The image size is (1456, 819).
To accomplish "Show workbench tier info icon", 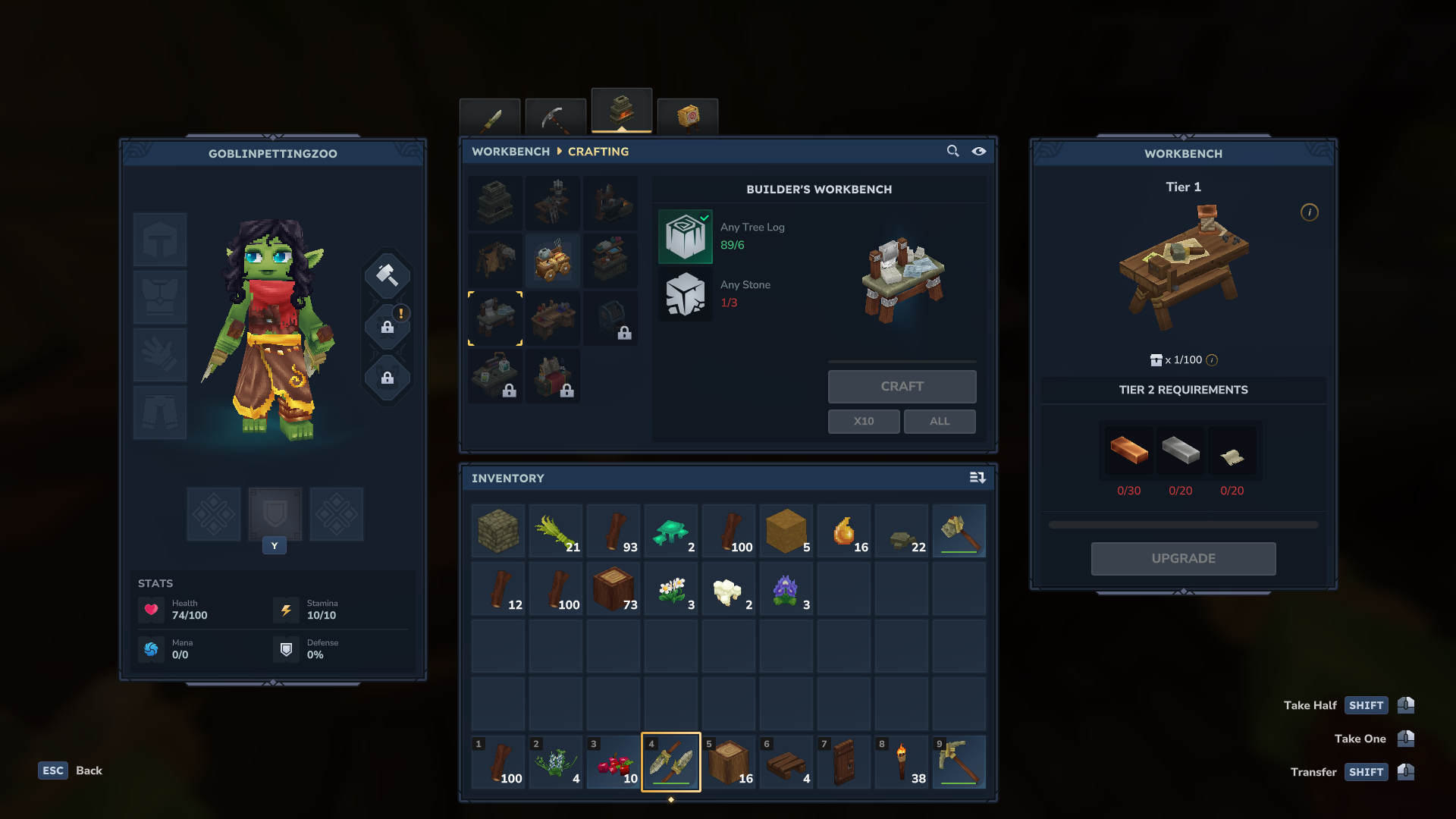I will [x=1310, y=212].
